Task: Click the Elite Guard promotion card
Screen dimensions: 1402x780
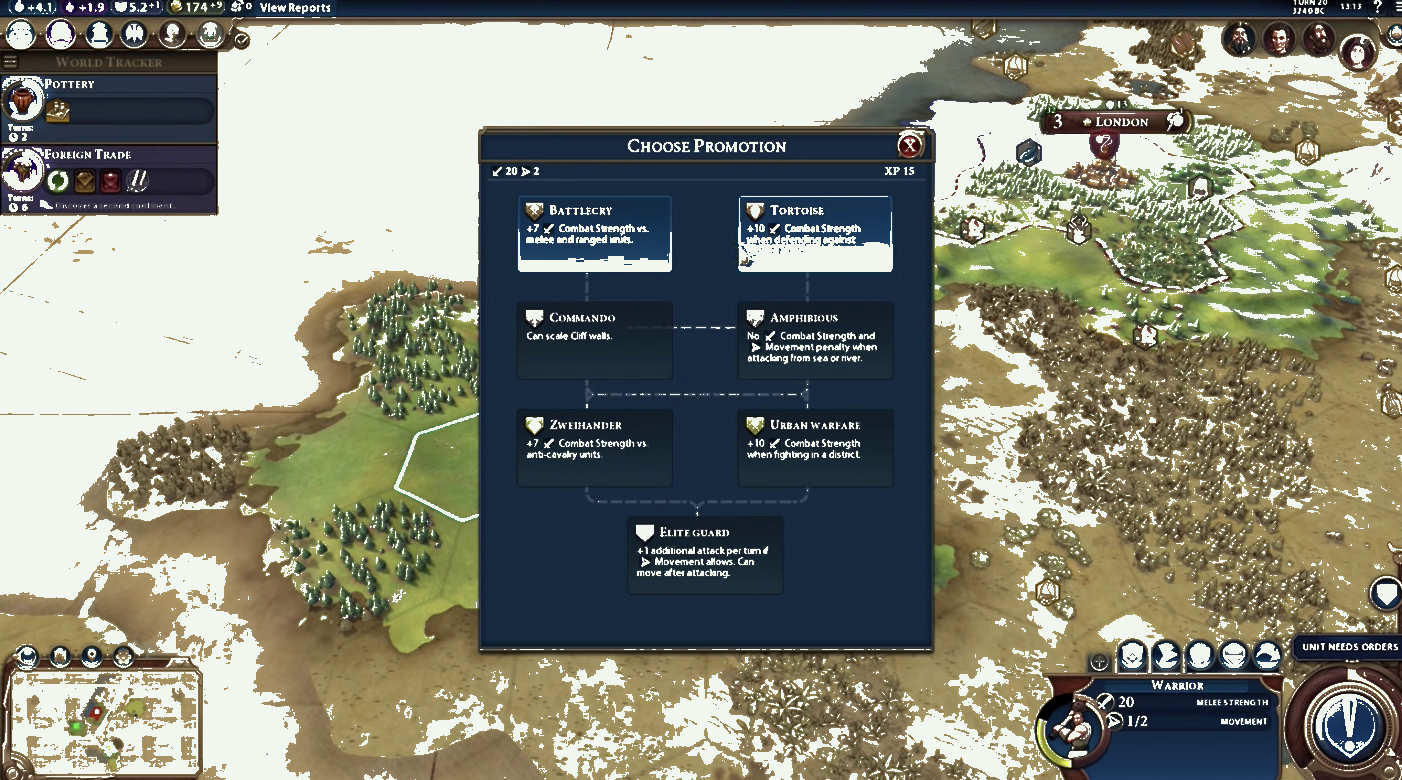Action: pyautogui.click(x=705, y=554)
